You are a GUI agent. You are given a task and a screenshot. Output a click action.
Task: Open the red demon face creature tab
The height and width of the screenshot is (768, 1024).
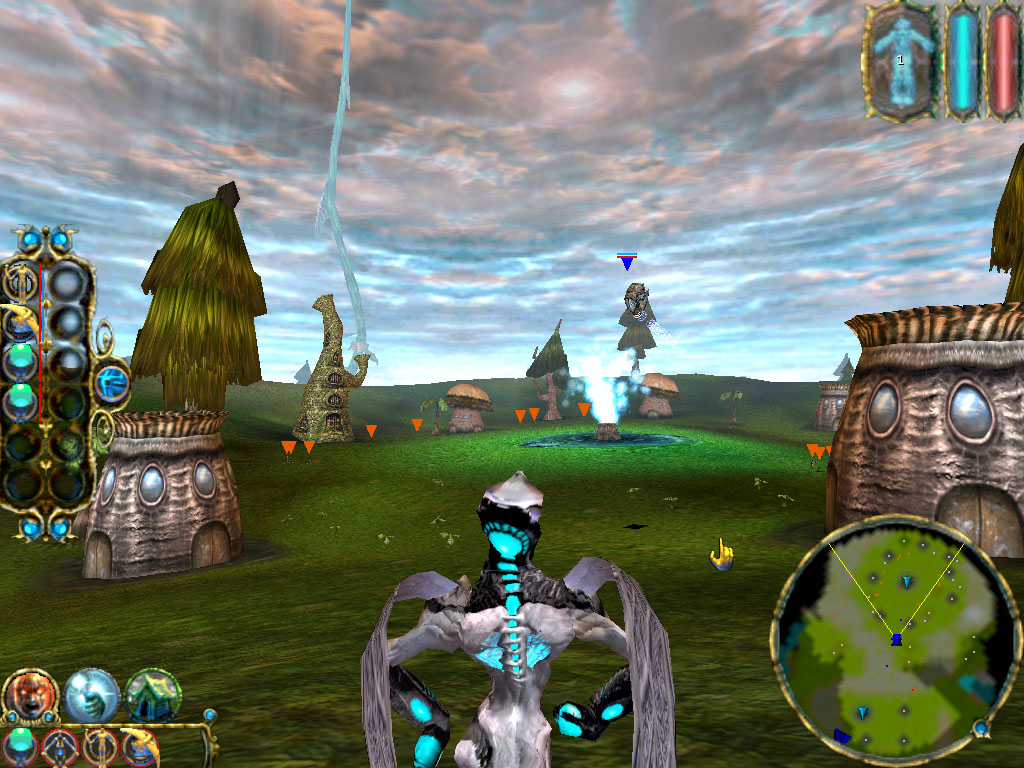tap(30, 695)
